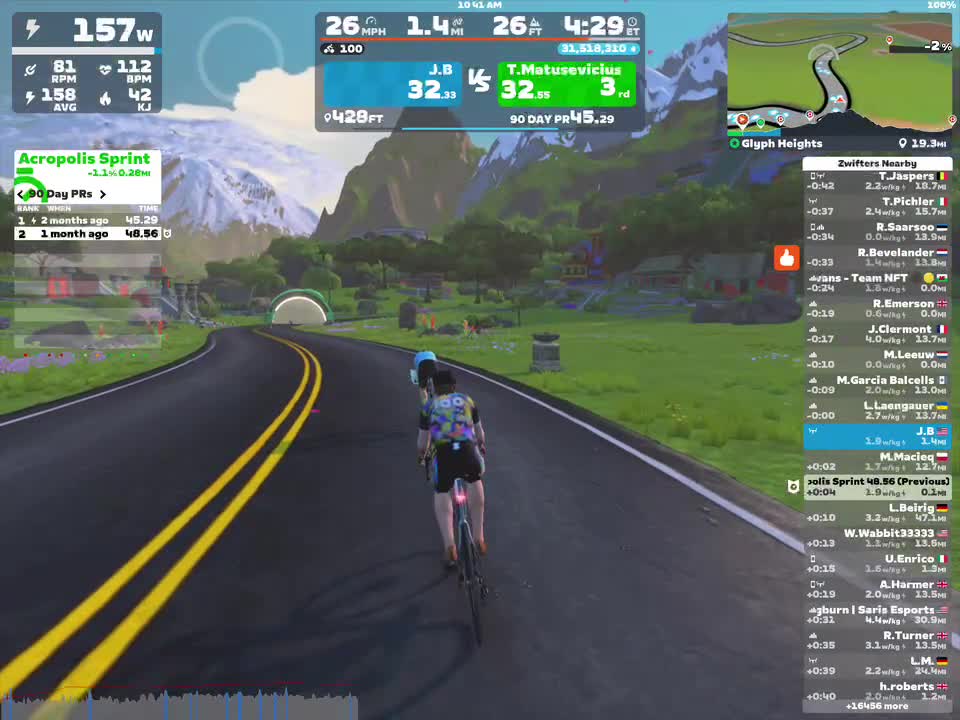Open the minimap of Glyph Heights

[x=840, y=75]
